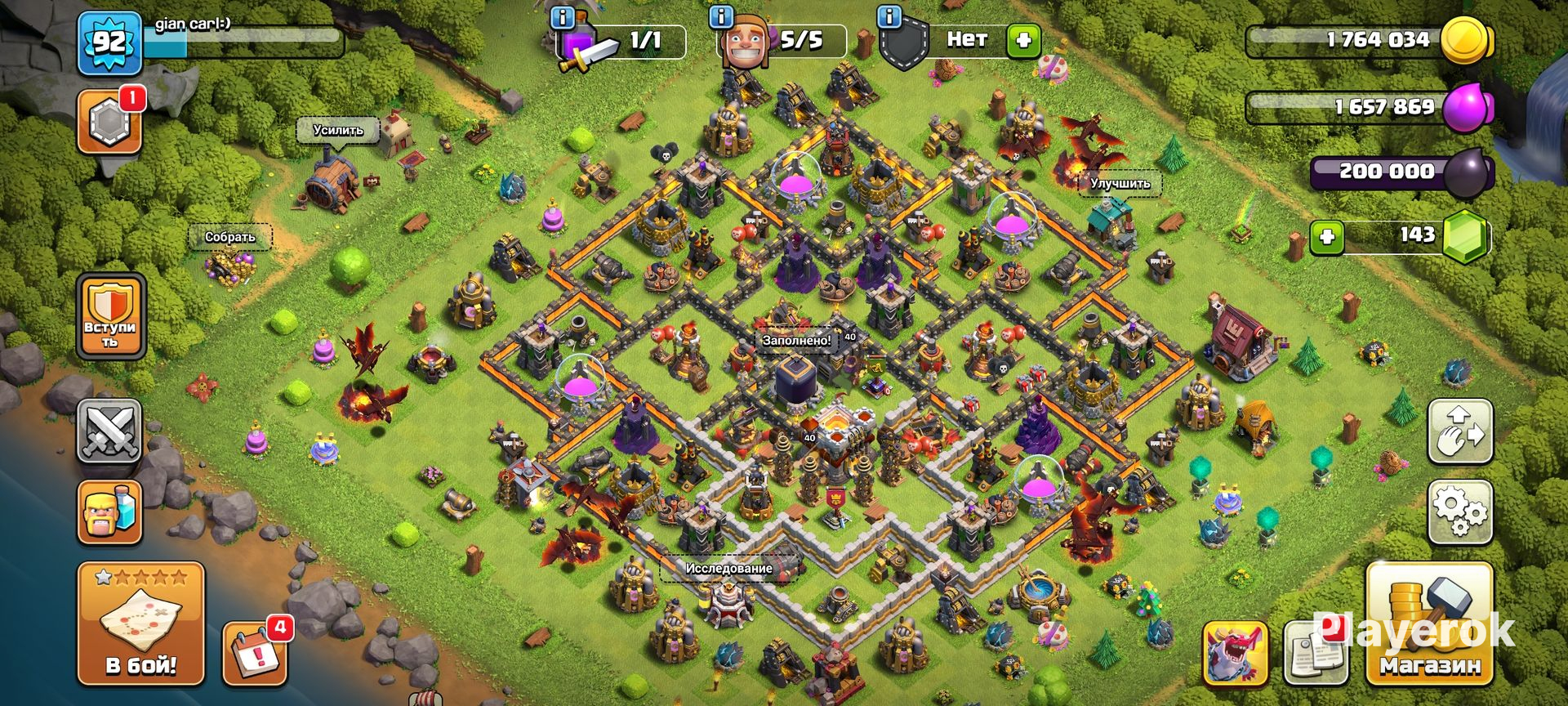Tap the Усилить boost bubble
The height and width of the screenshot is (706, 1568).
pos(338,130)
